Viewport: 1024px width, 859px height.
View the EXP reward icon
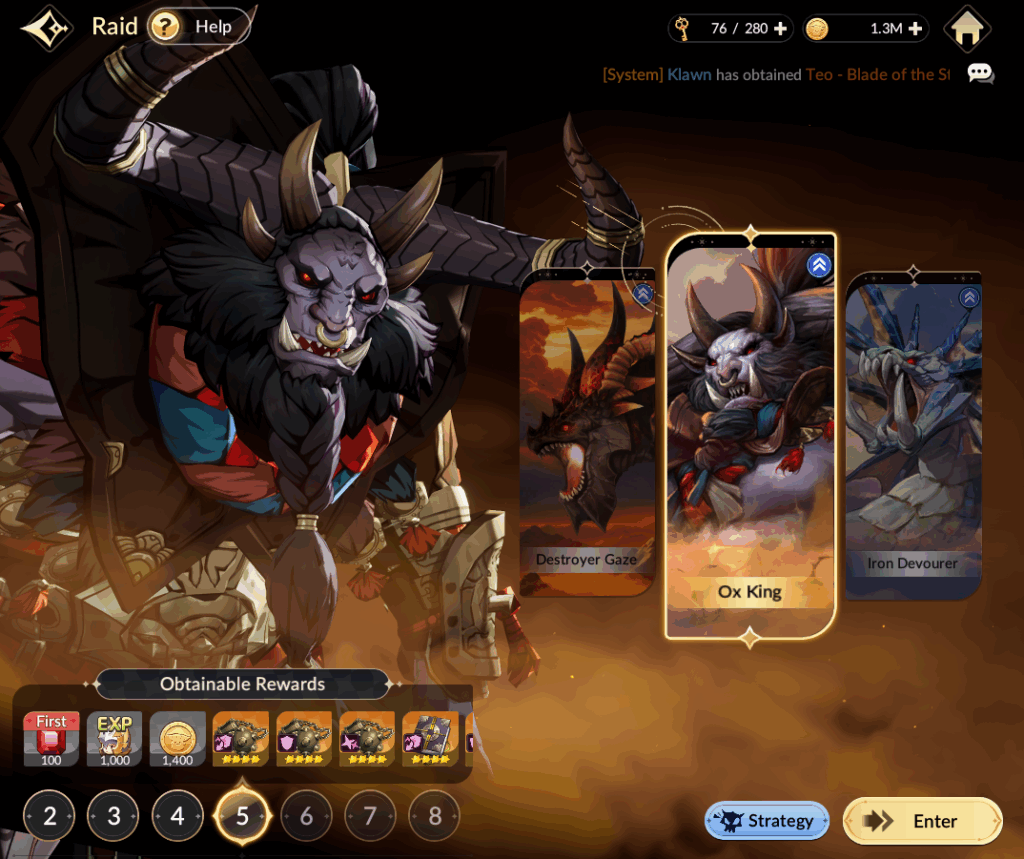click(115, 739)
